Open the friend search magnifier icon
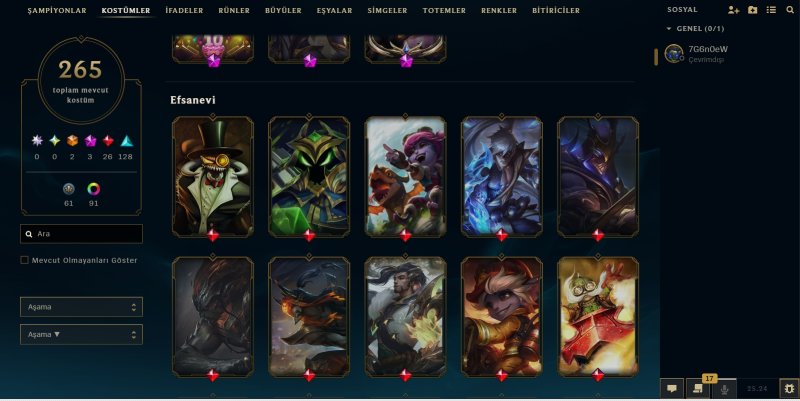 coord(789,10)
